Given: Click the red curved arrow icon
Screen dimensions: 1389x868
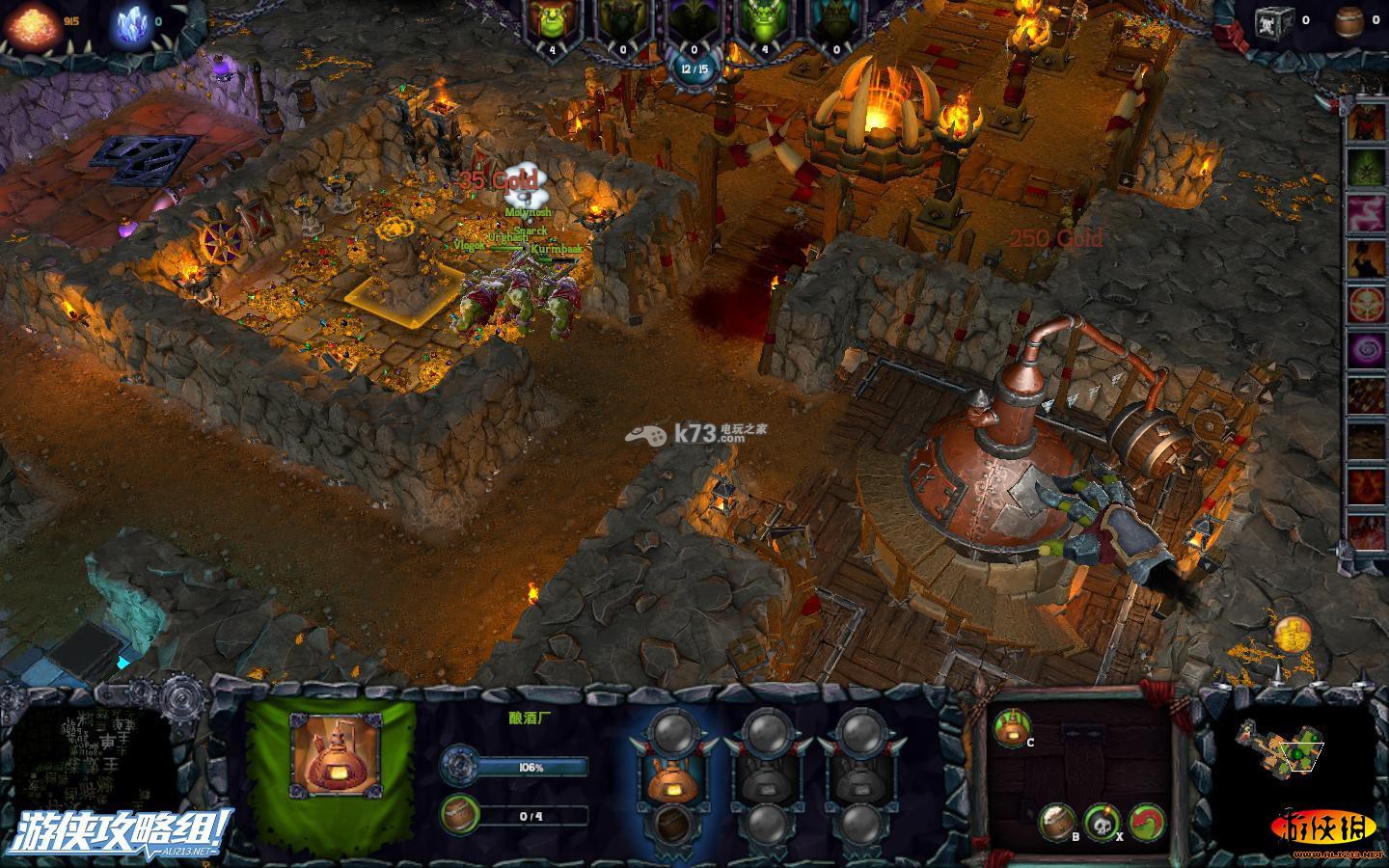Looking at the screenshot, I should click(x=1146, y=823).
